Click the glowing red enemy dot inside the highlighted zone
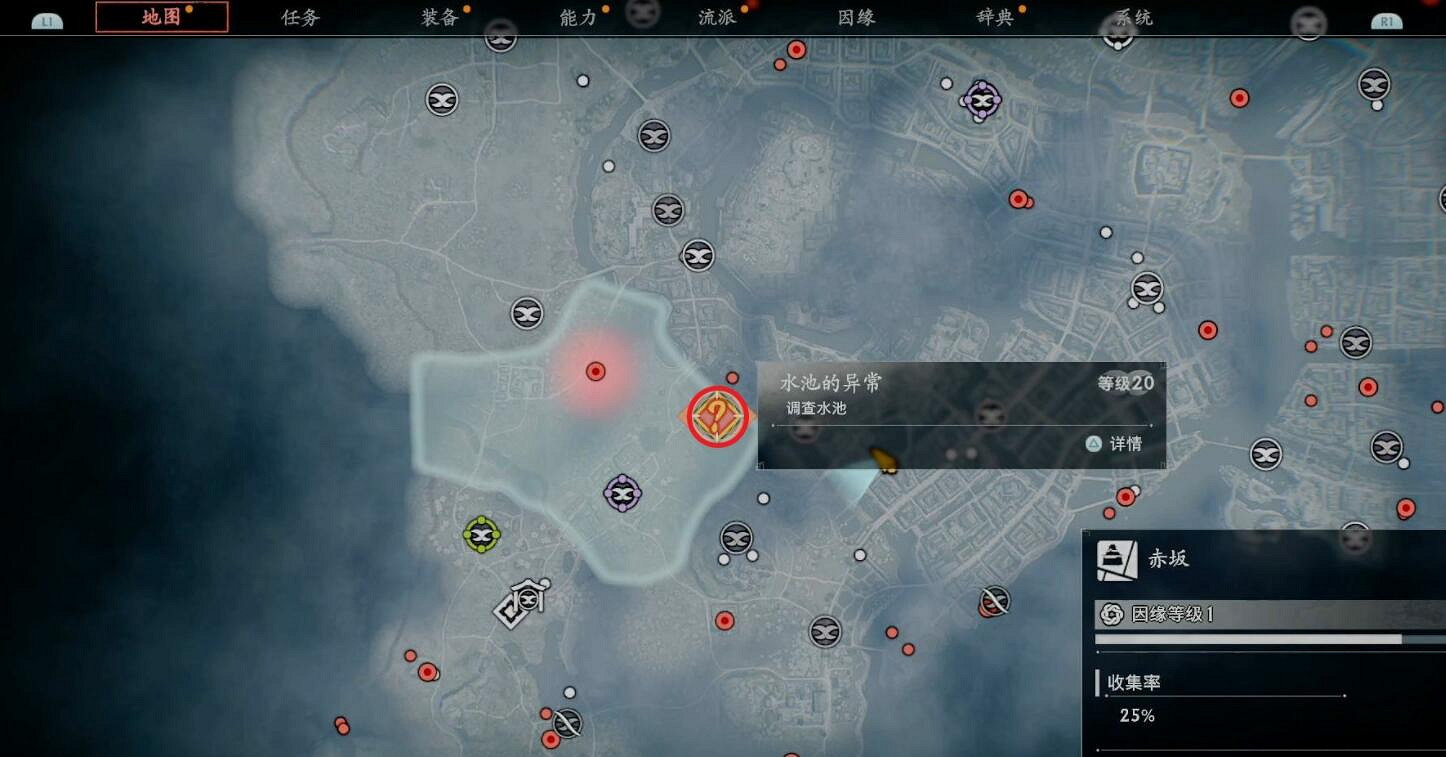1446x757 pixels. coord(596,371)
